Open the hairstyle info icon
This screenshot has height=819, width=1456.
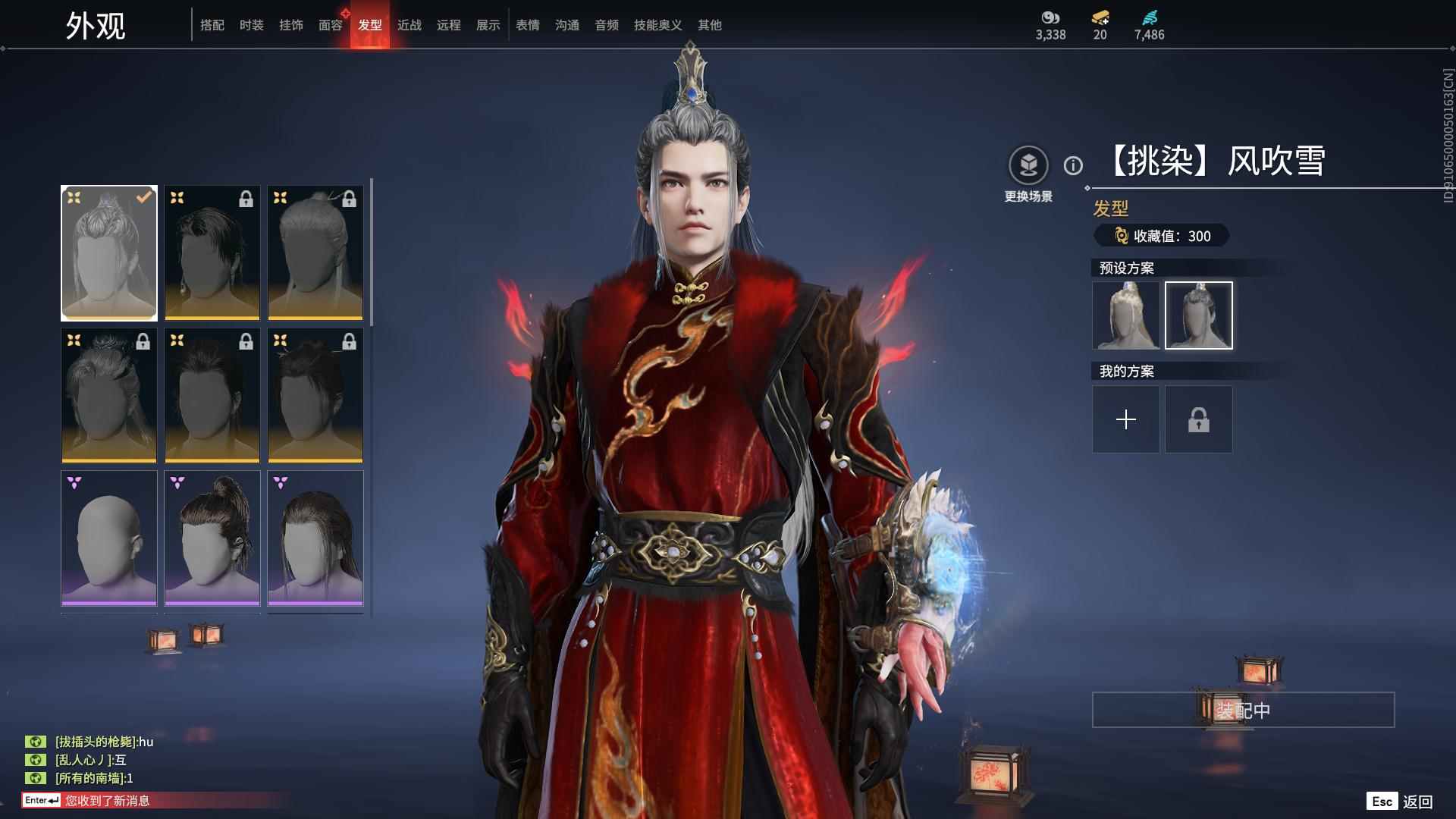point(1073,165)
